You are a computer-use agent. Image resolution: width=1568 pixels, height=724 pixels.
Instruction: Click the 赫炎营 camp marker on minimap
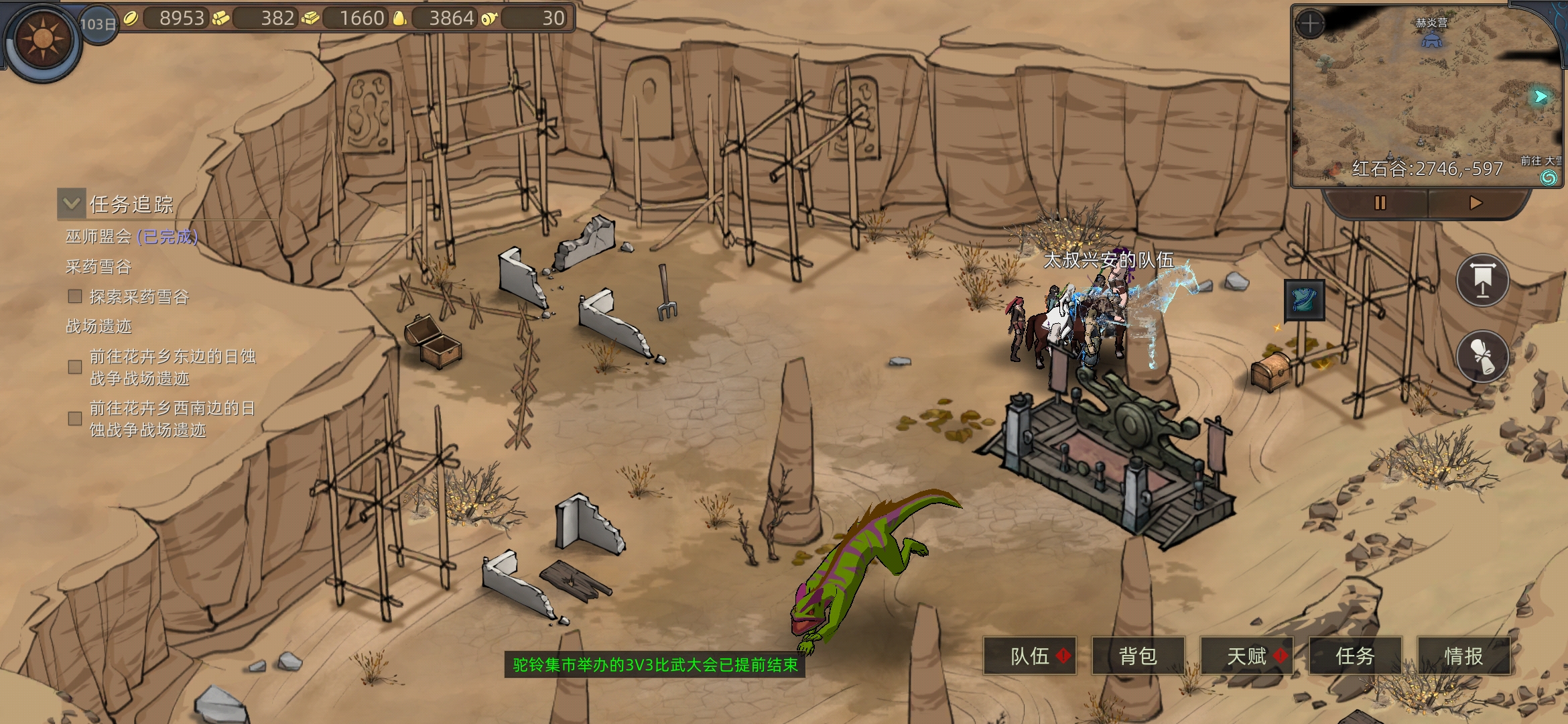tap(1431, 39)
